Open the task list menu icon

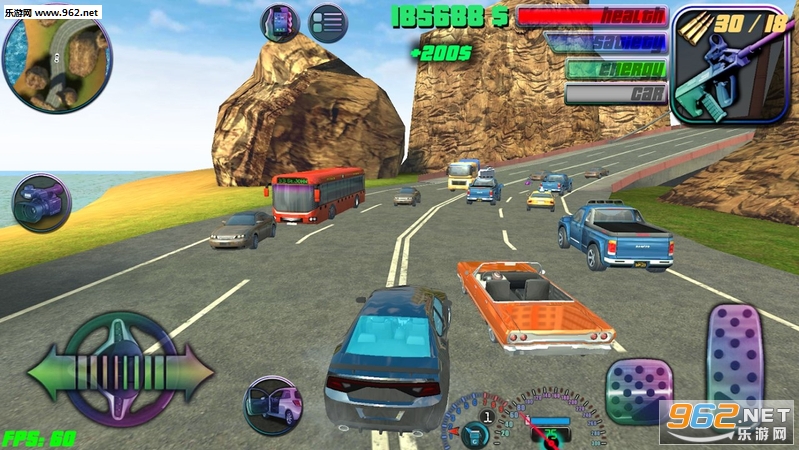tap(327, 23)
